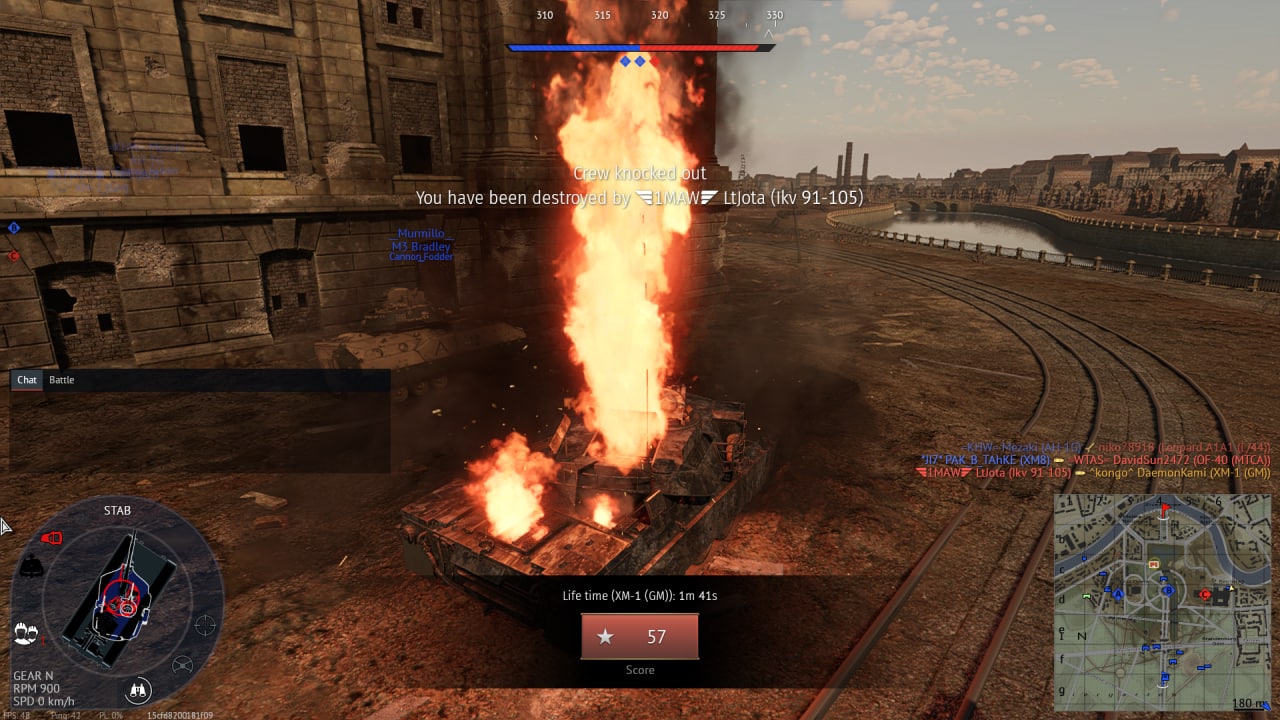Switch to the Chat tab
The width and height of the screenshot is (1280, 720).
click(27, 380)
